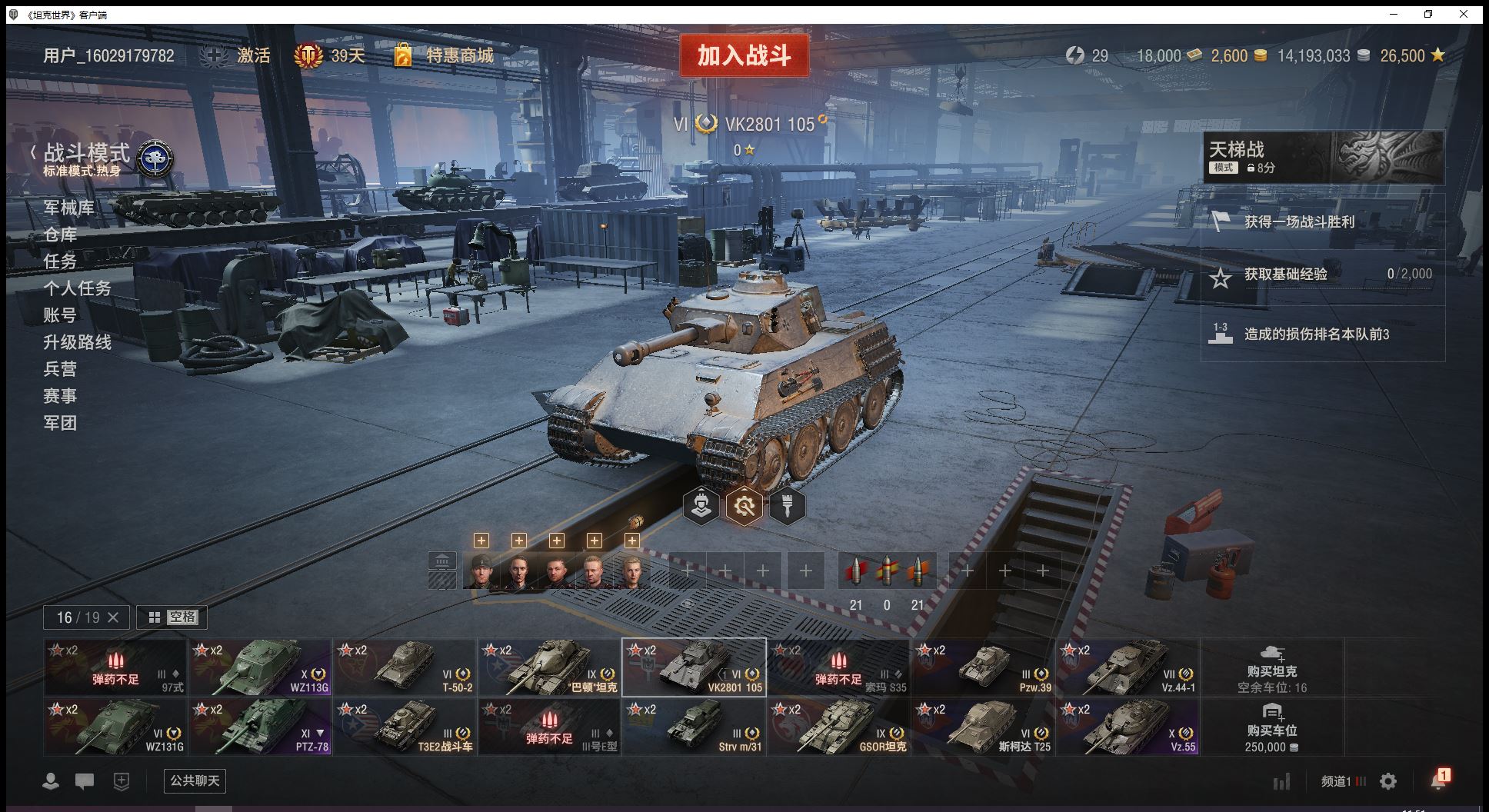The width and height of the screenshot is (1489, 812).
Task: Open the 升级路线 tech tree
Action: (x=77, y=342)
